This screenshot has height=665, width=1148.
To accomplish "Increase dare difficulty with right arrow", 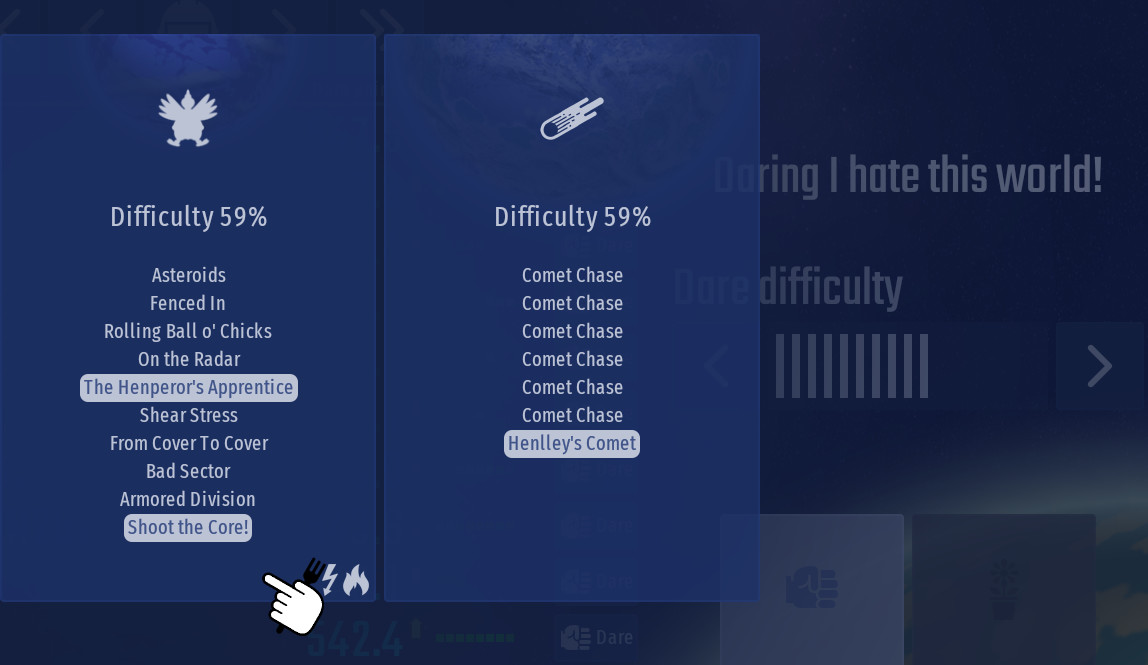I will point(1099,366).
